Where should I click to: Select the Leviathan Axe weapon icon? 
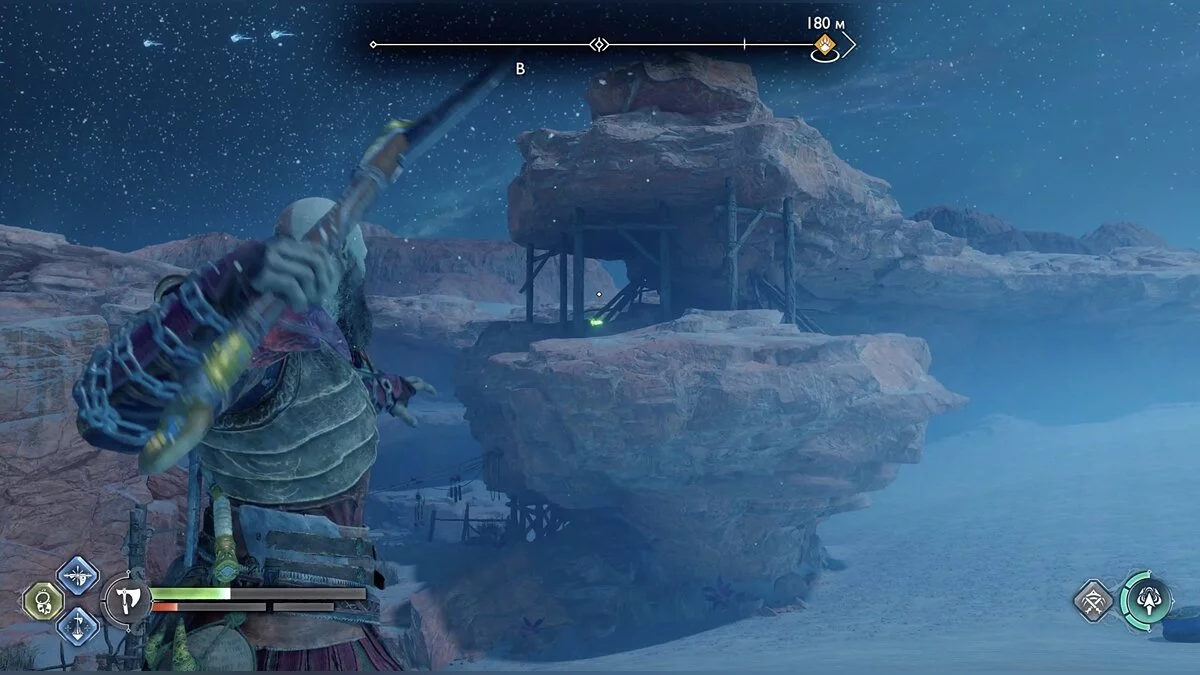127,601
